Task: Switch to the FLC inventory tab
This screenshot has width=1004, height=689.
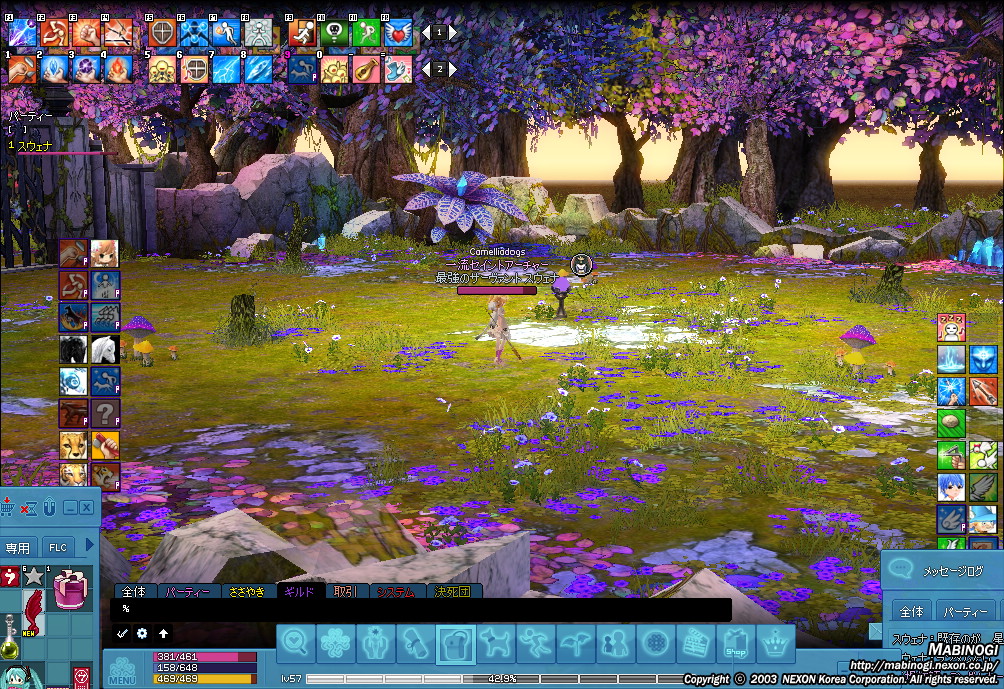Action: [x=59, y=547]
